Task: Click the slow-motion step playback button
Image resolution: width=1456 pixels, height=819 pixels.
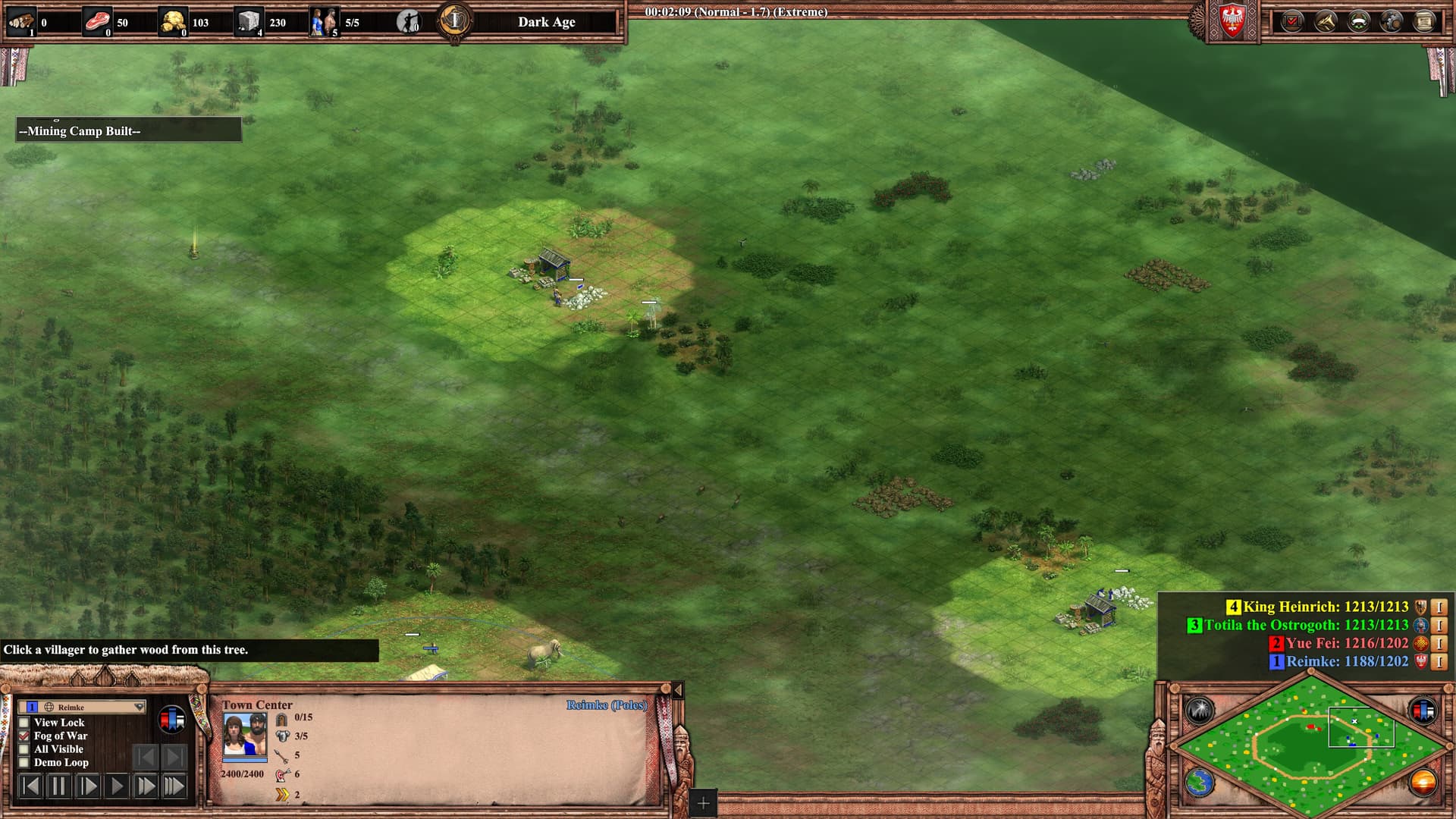Action: (x=88, y=786)
